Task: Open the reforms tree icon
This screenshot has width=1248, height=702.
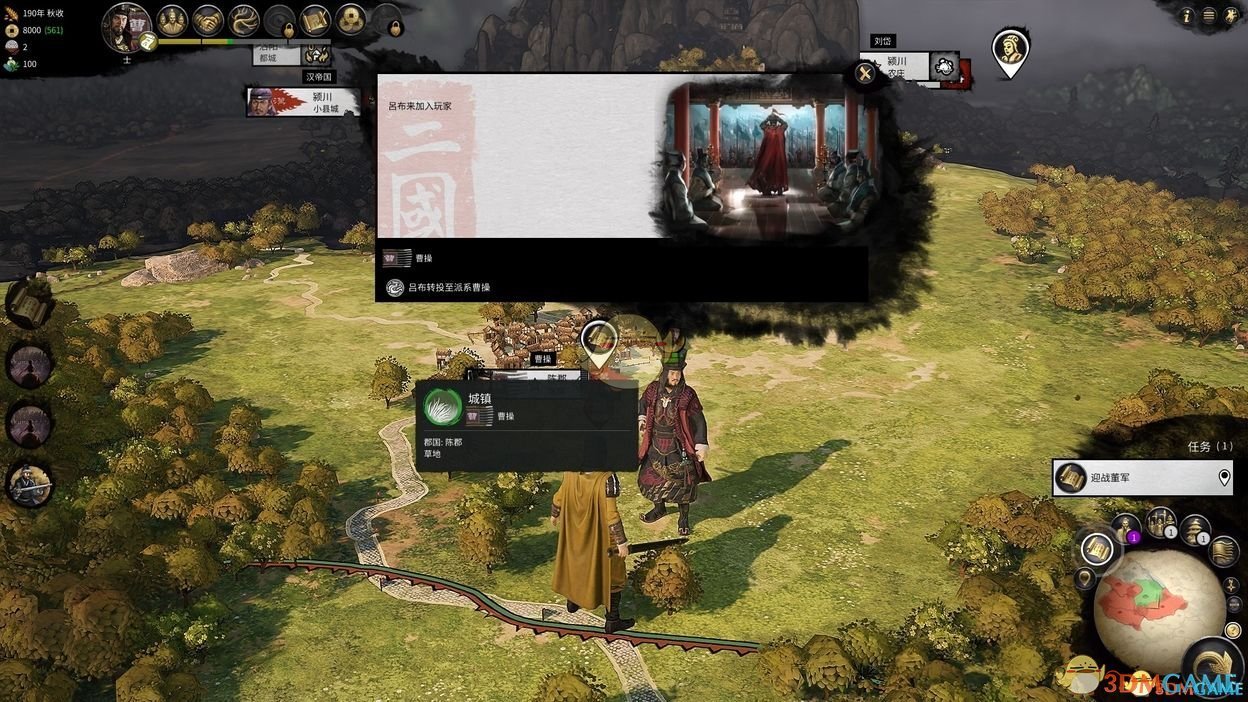Action: (243, 19)
